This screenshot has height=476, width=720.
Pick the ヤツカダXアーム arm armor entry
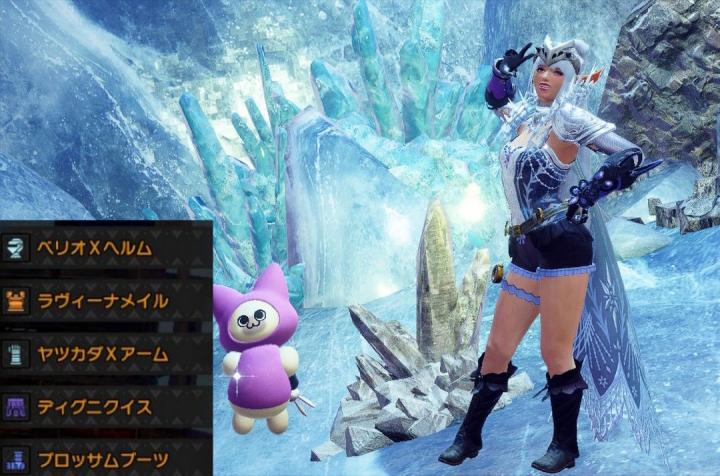pos(100,353)
